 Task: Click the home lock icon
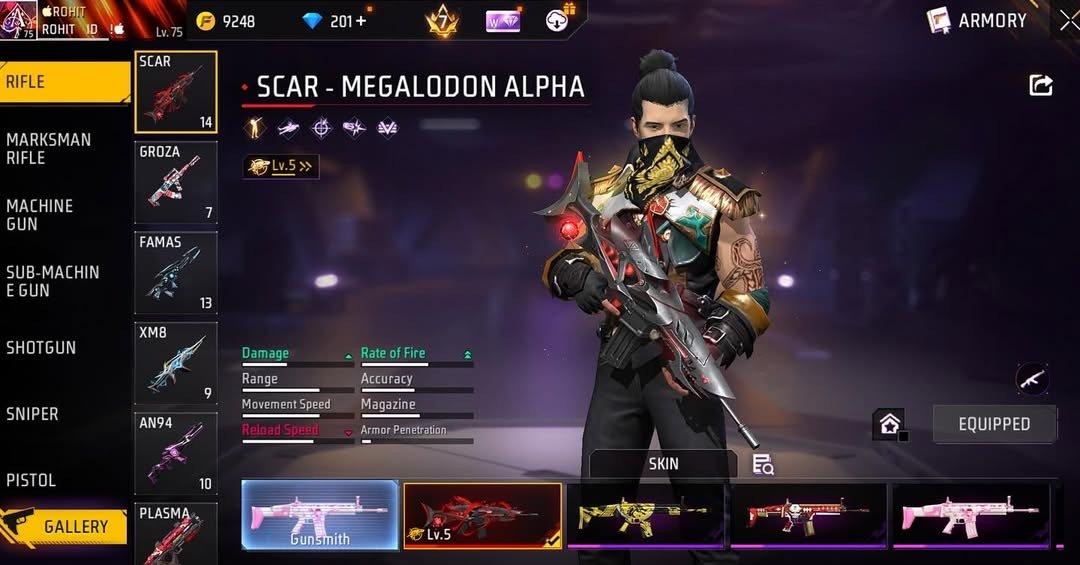pyautogui.click(x=889, y=424)
